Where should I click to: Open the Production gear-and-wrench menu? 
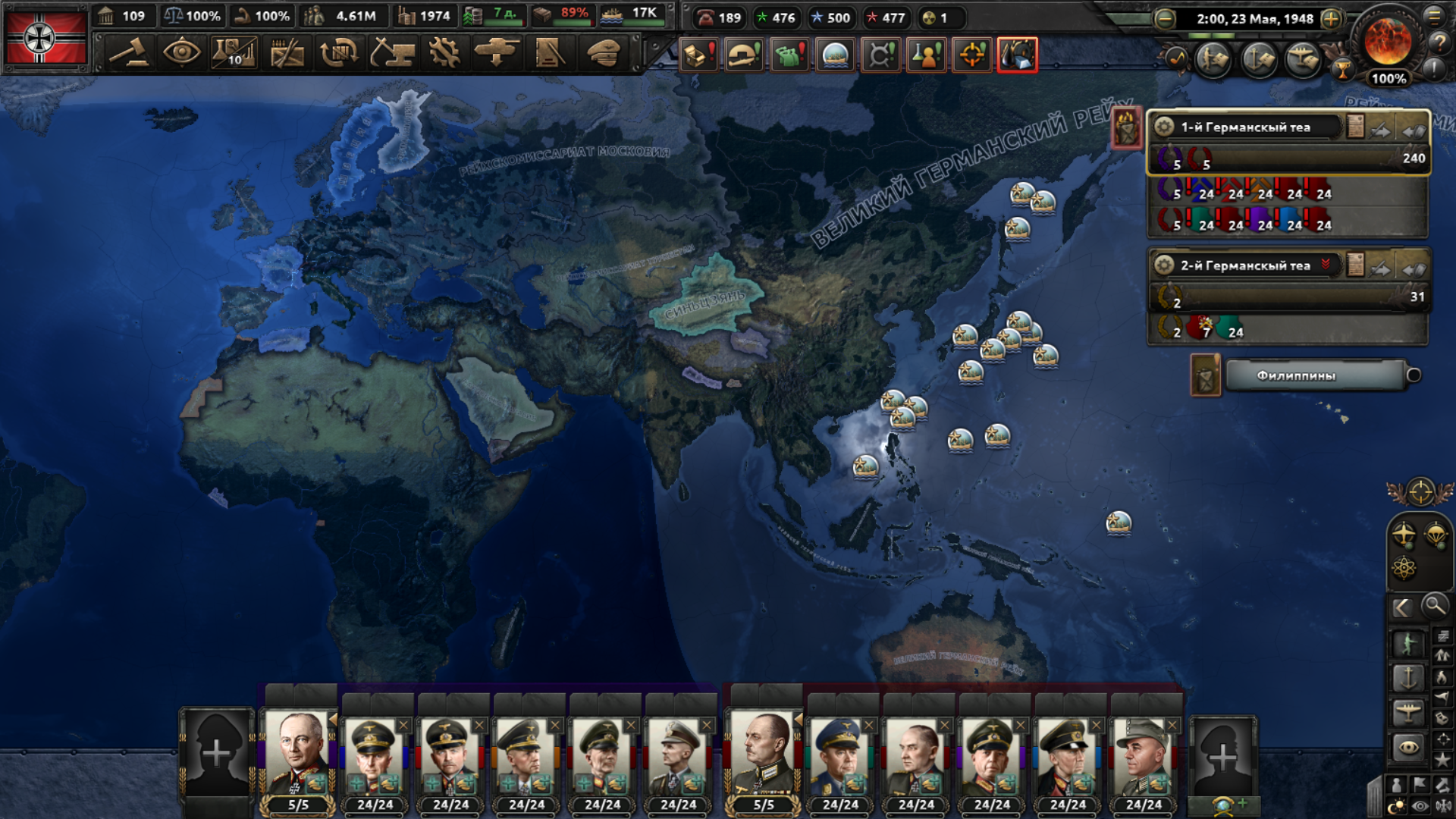444,53
